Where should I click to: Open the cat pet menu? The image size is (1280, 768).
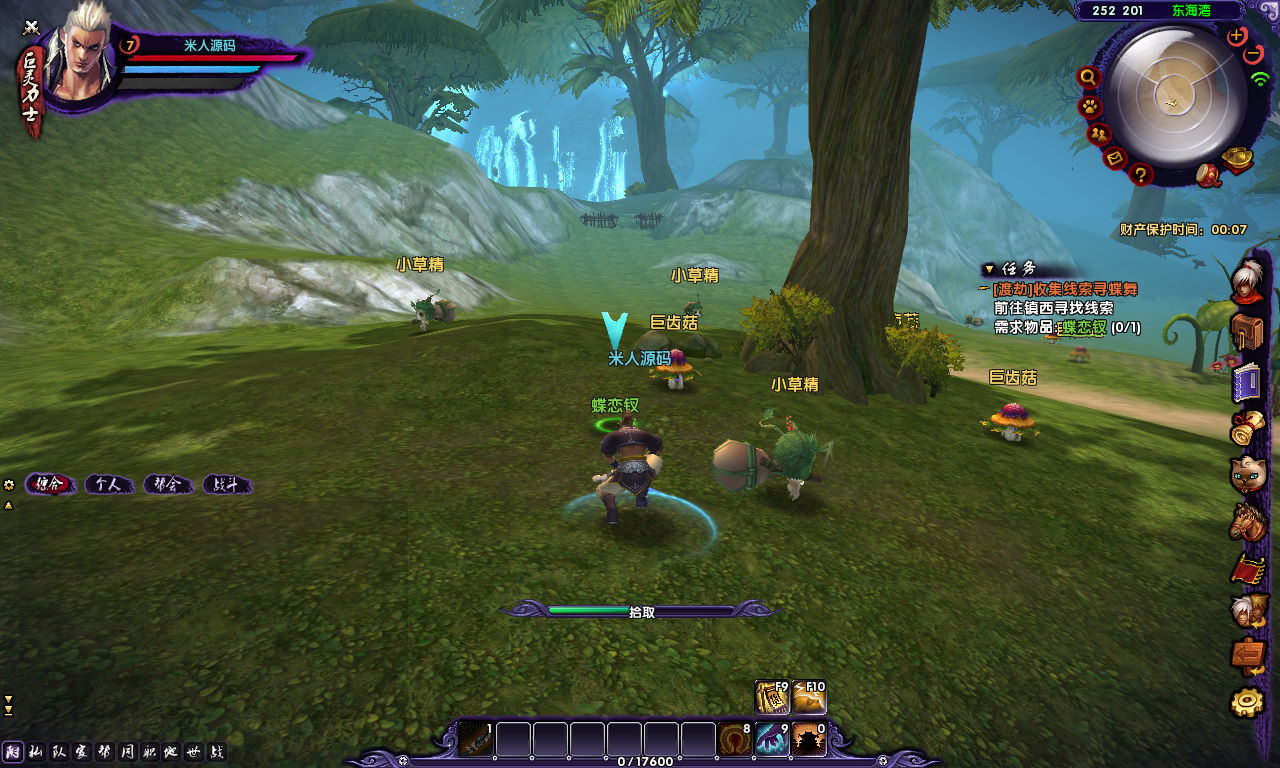tap(1247, 474)
